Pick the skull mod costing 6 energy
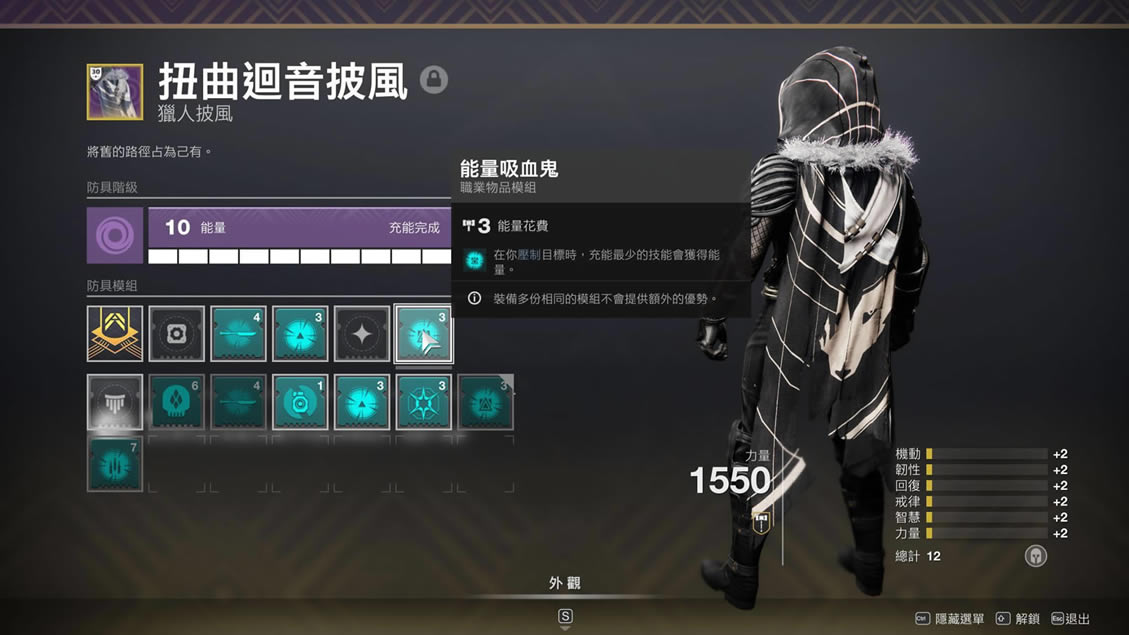 (x=177, y=402)
